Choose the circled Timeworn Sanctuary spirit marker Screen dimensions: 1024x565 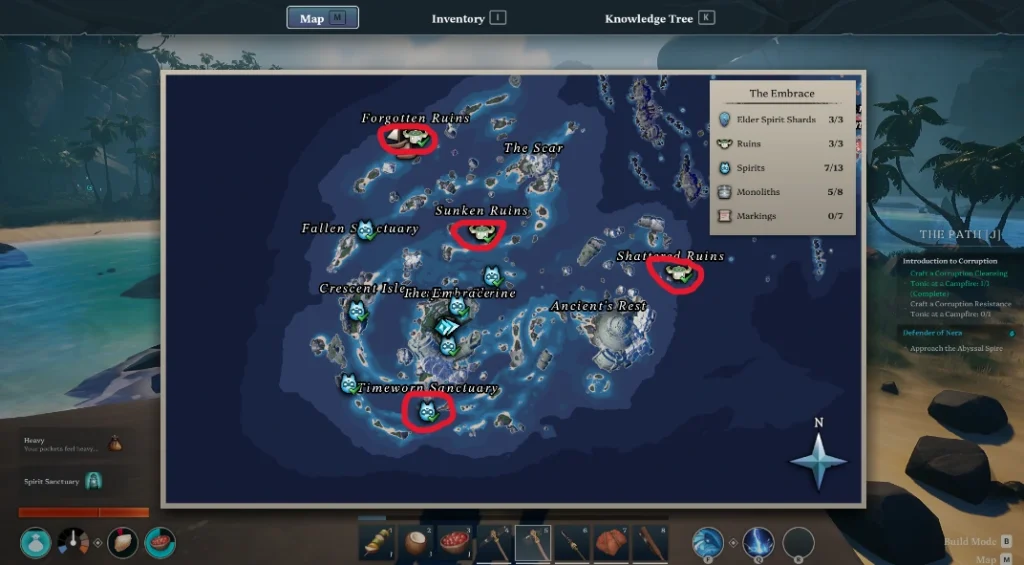pyautogui.click(x=428, y=410)
